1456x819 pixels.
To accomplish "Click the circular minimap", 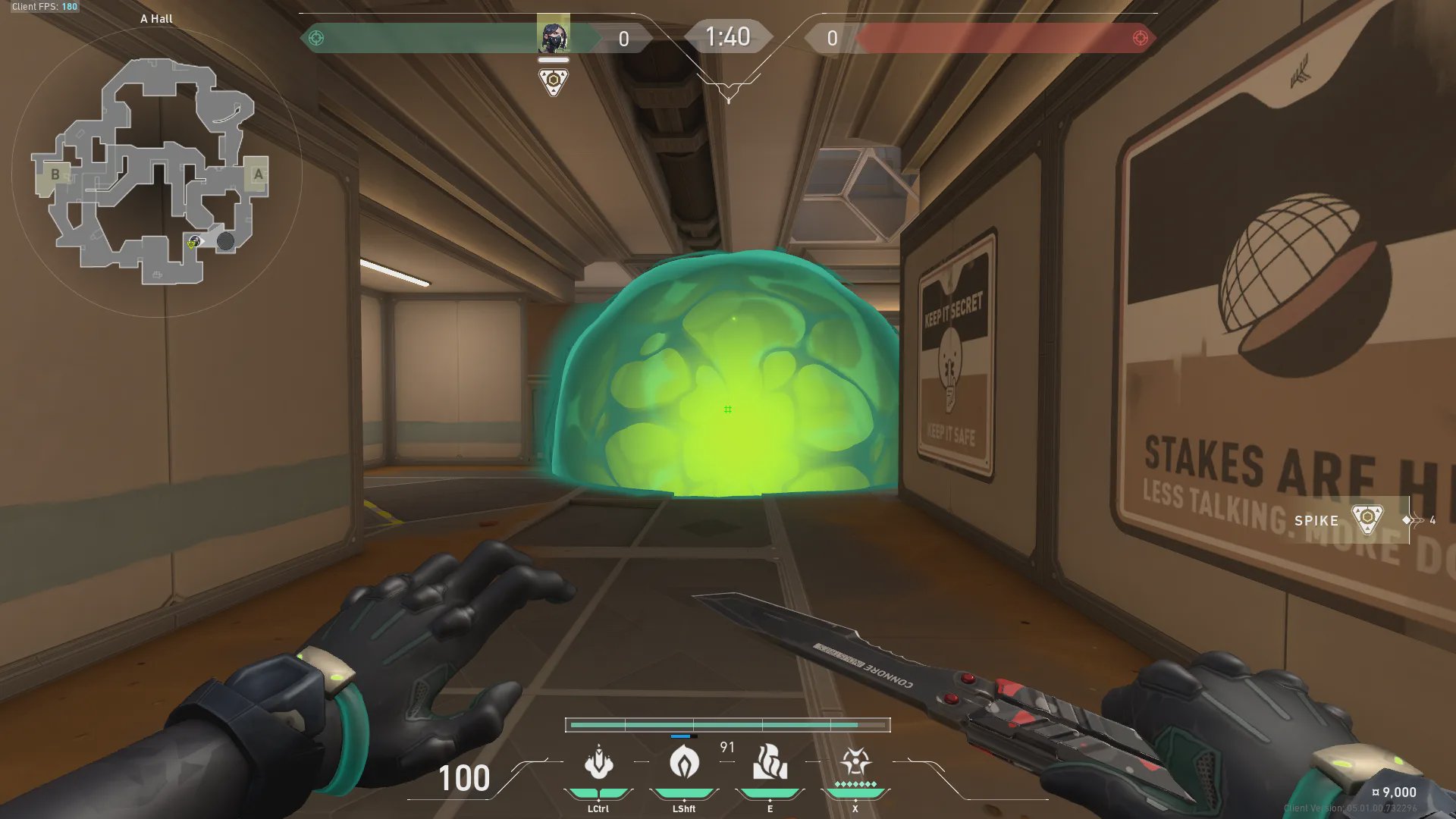I will pos(157,173).
